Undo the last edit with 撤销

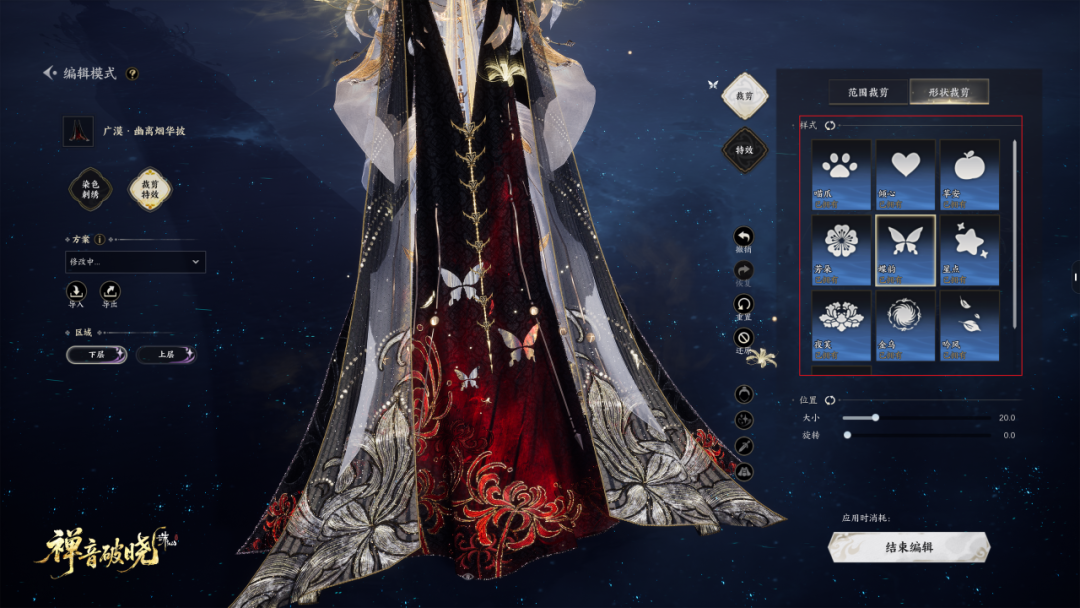[744, 238]
